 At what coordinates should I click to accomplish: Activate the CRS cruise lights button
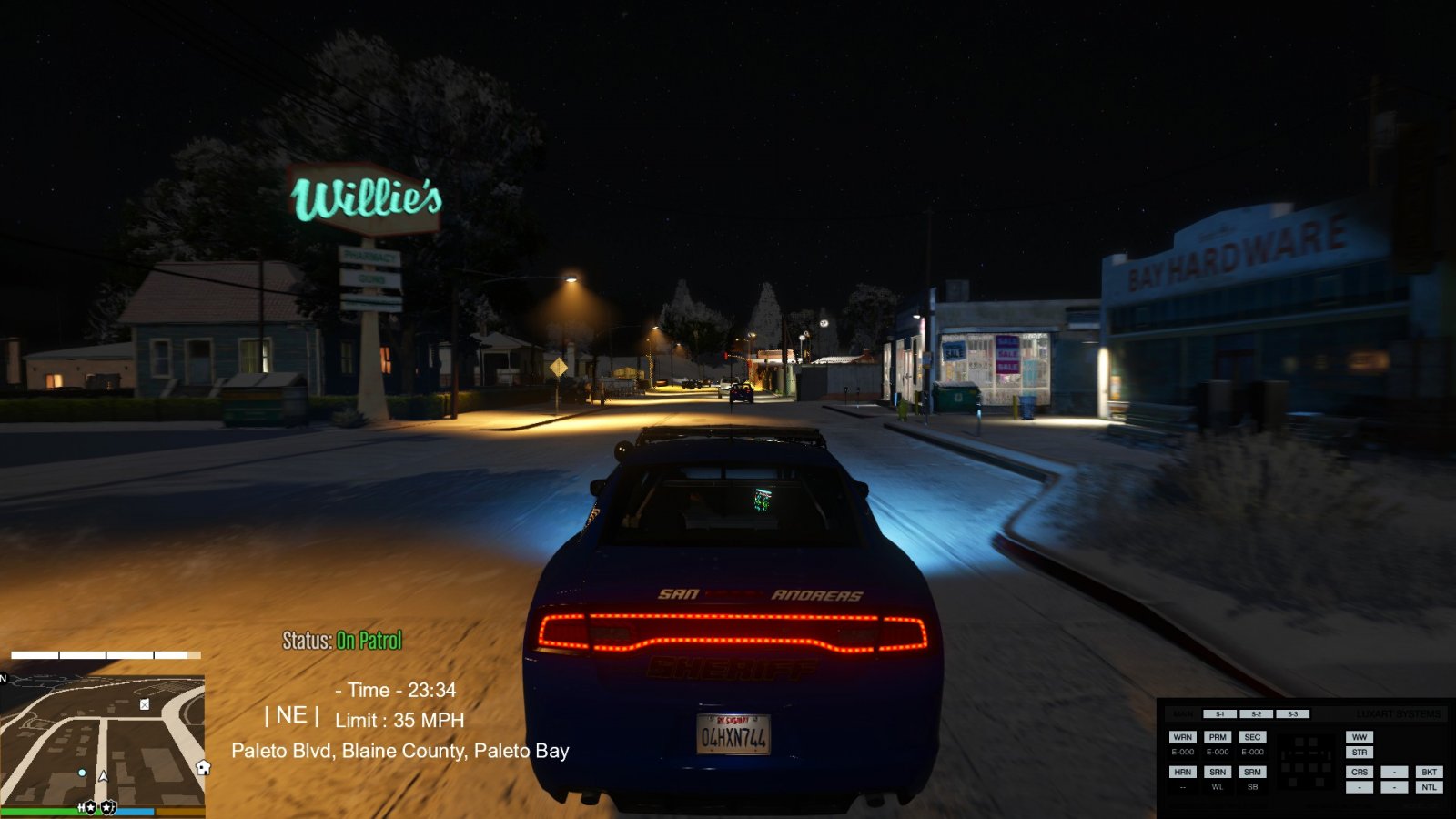(1360, 772)
